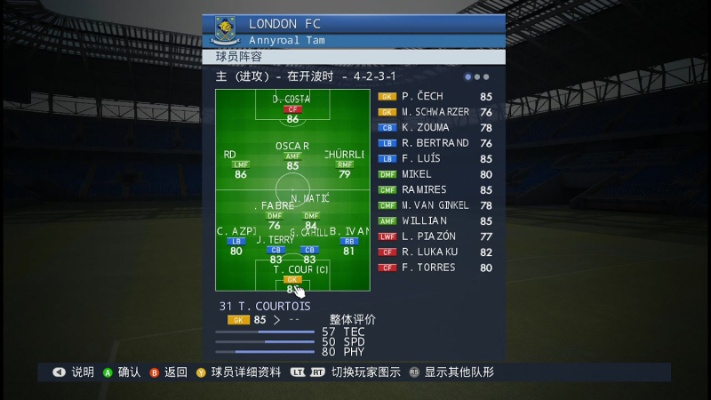Pick J. Terry at centre back

point(275,249)
